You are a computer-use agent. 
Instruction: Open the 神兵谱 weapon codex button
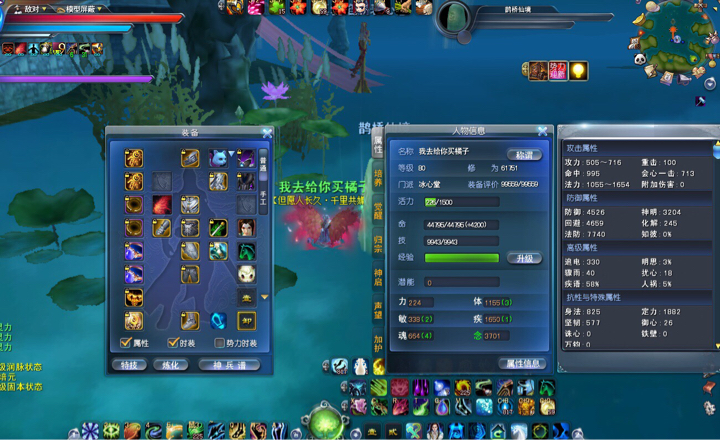pyautogui.click(x=229, y=365)
